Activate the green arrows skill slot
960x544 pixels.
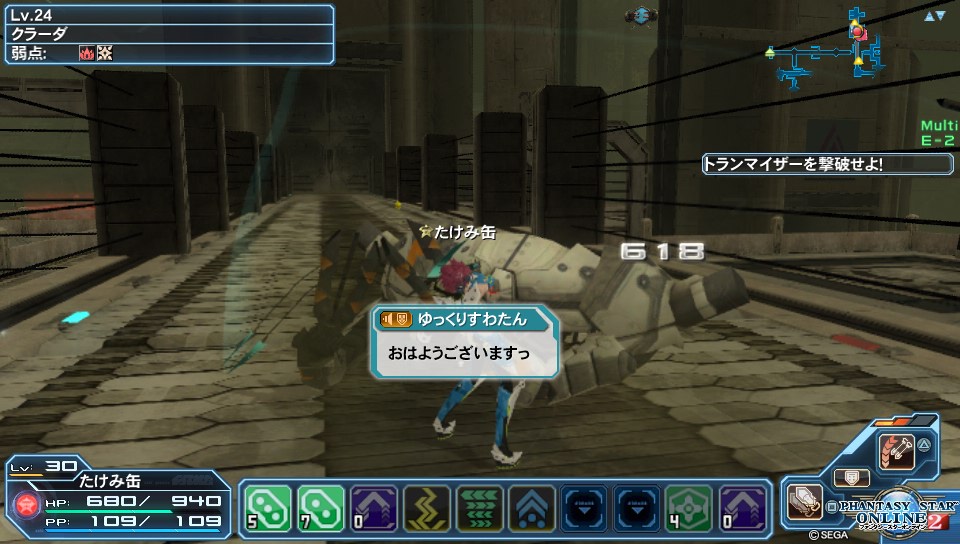(479, 509)
